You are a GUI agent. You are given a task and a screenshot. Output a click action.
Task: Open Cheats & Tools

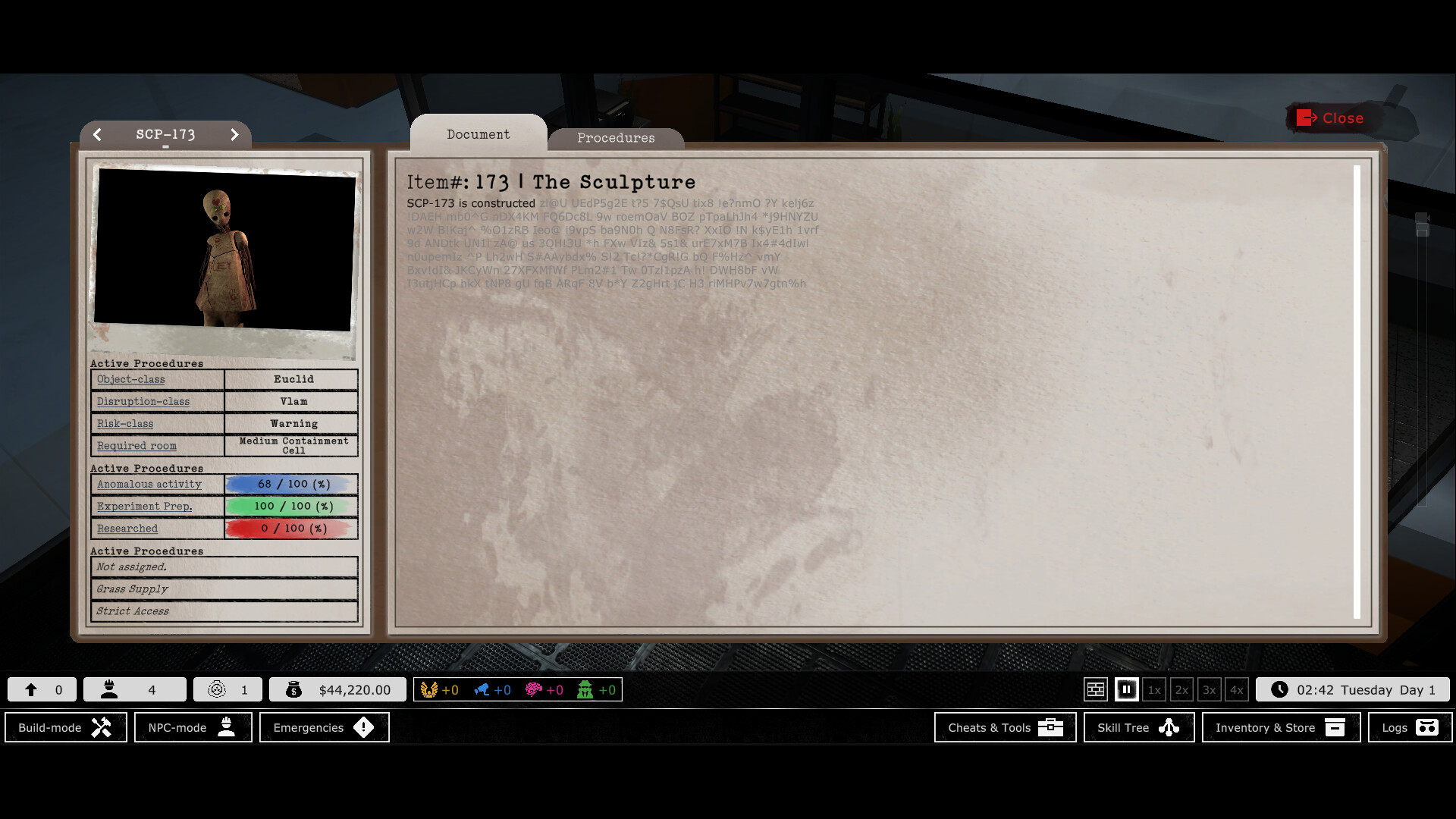(1005, 727)
